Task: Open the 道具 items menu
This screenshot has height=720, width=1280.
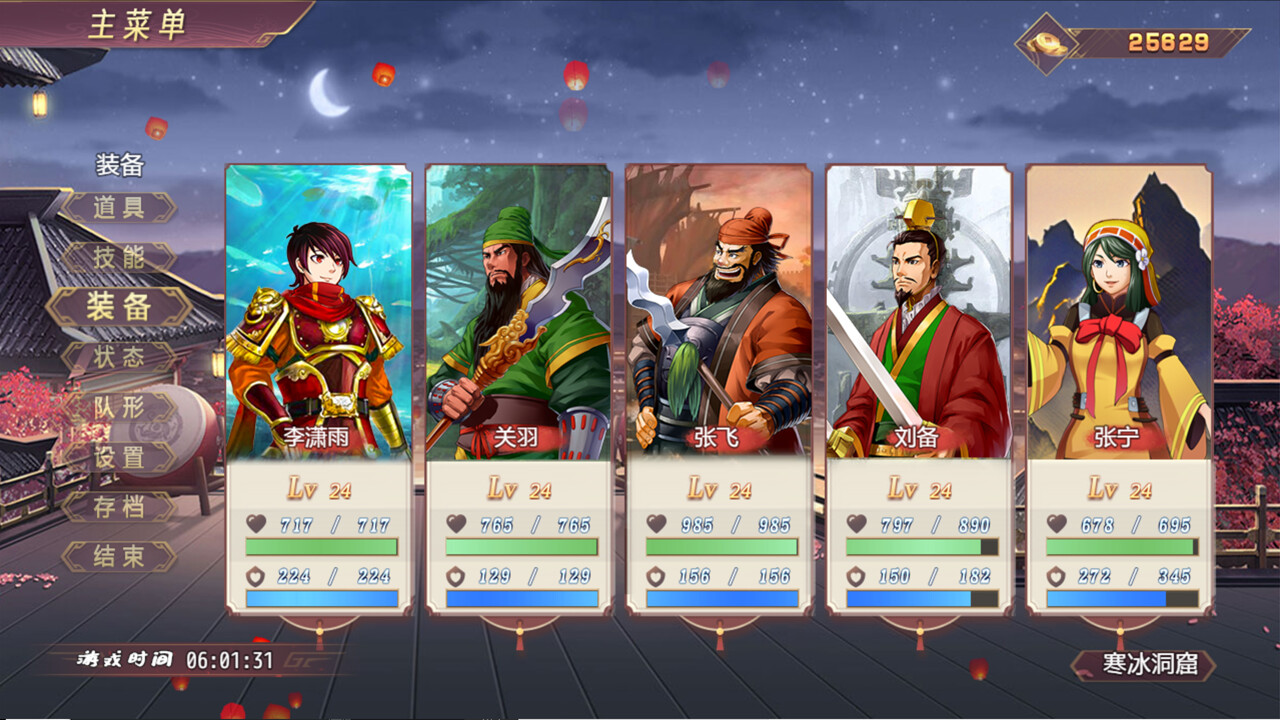Action: [120, 207]
